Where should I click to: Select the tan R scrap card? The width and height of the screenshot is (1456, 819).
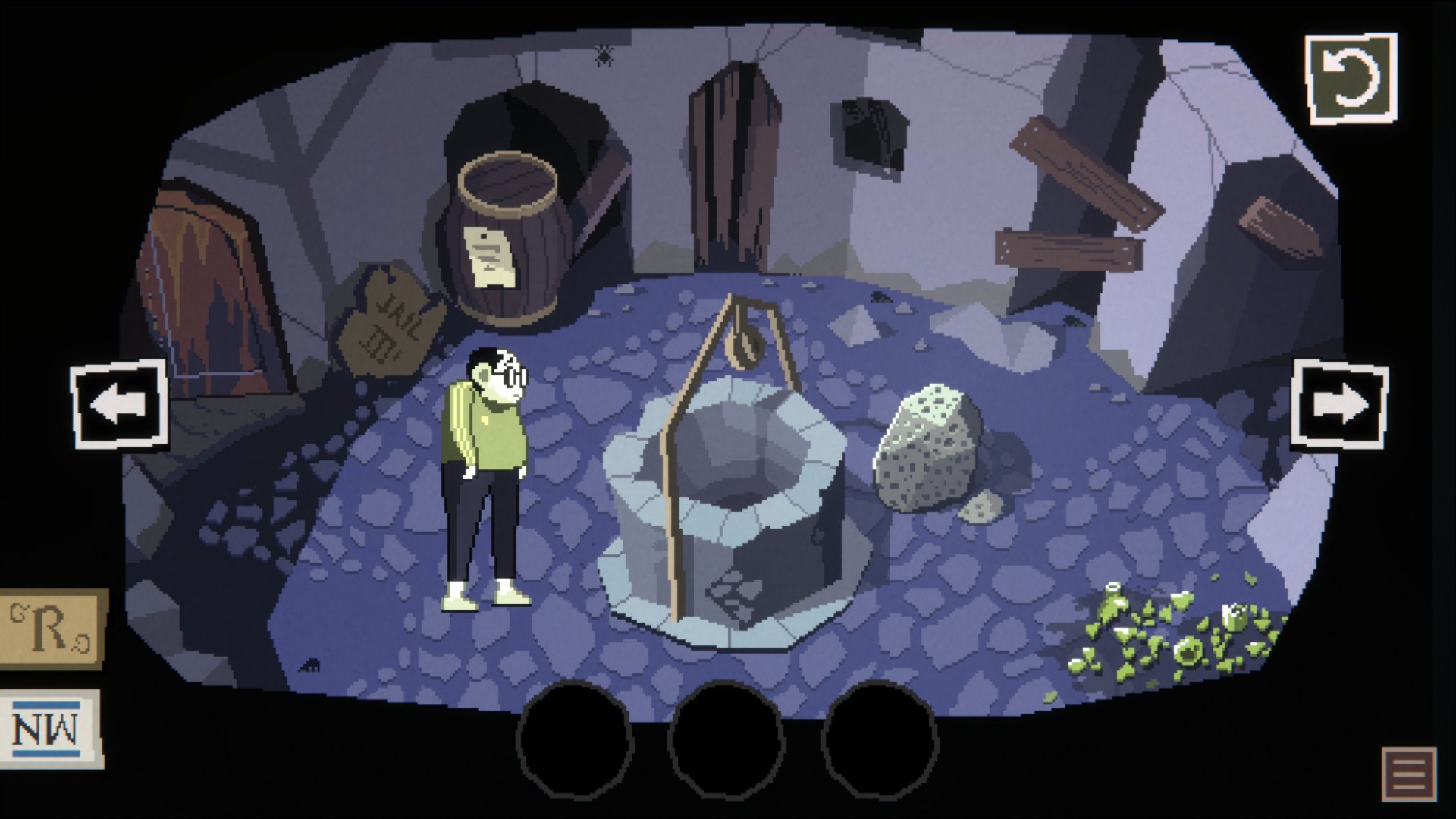(52, 629)
